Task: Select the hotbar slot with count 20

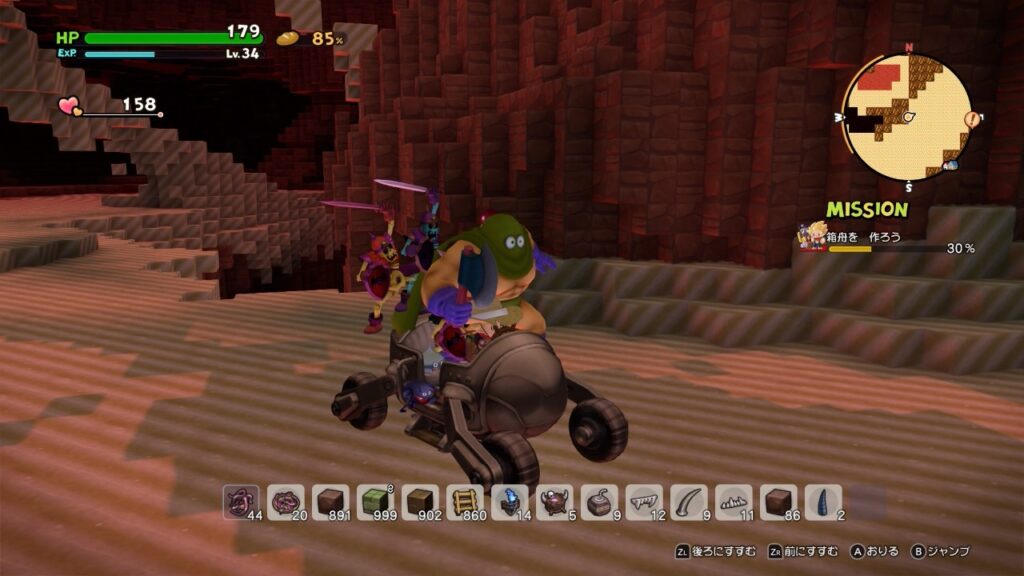Action: [x=286, y=502]
